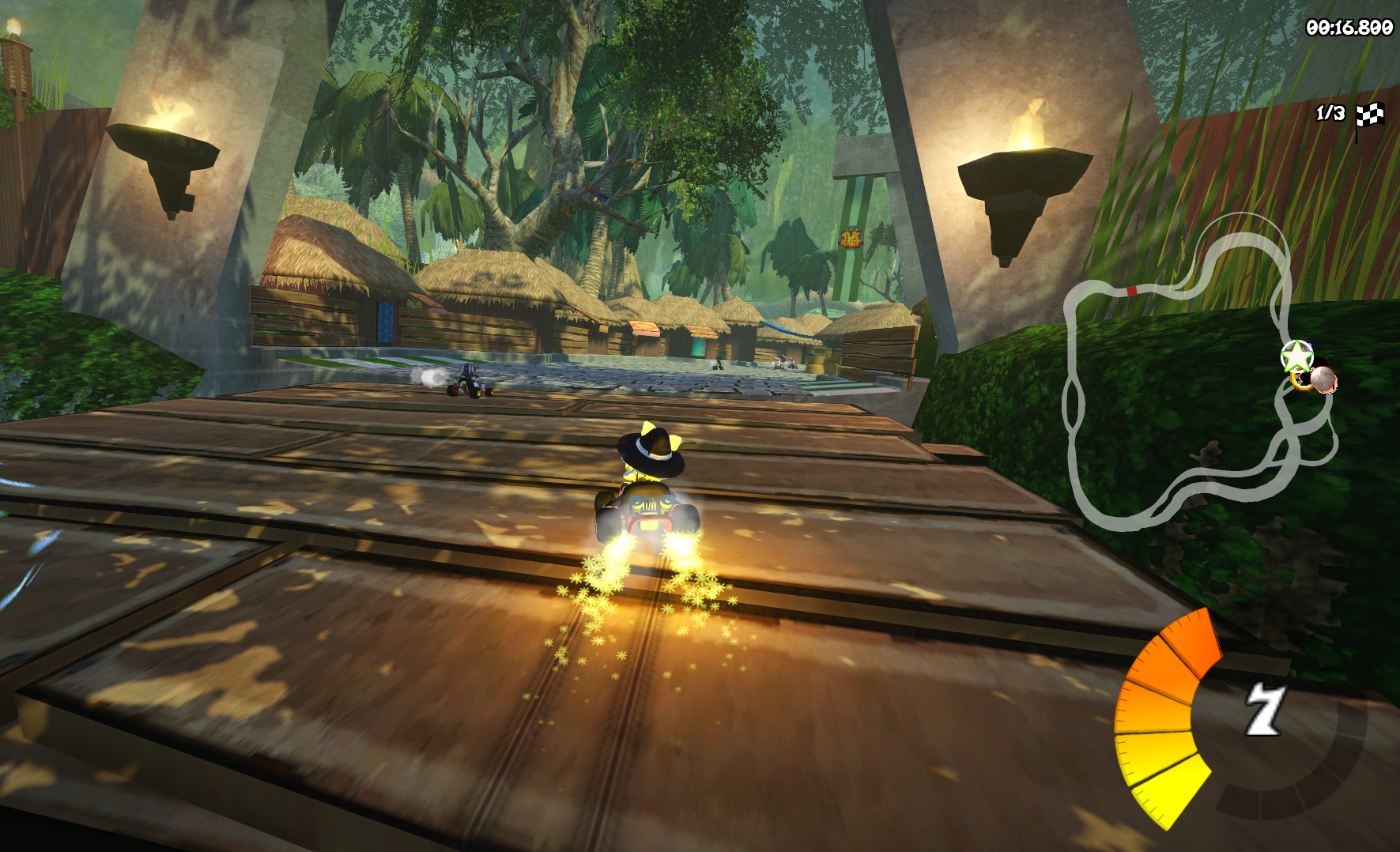Click the grey round kart marker on minimap

(1323, 379)
